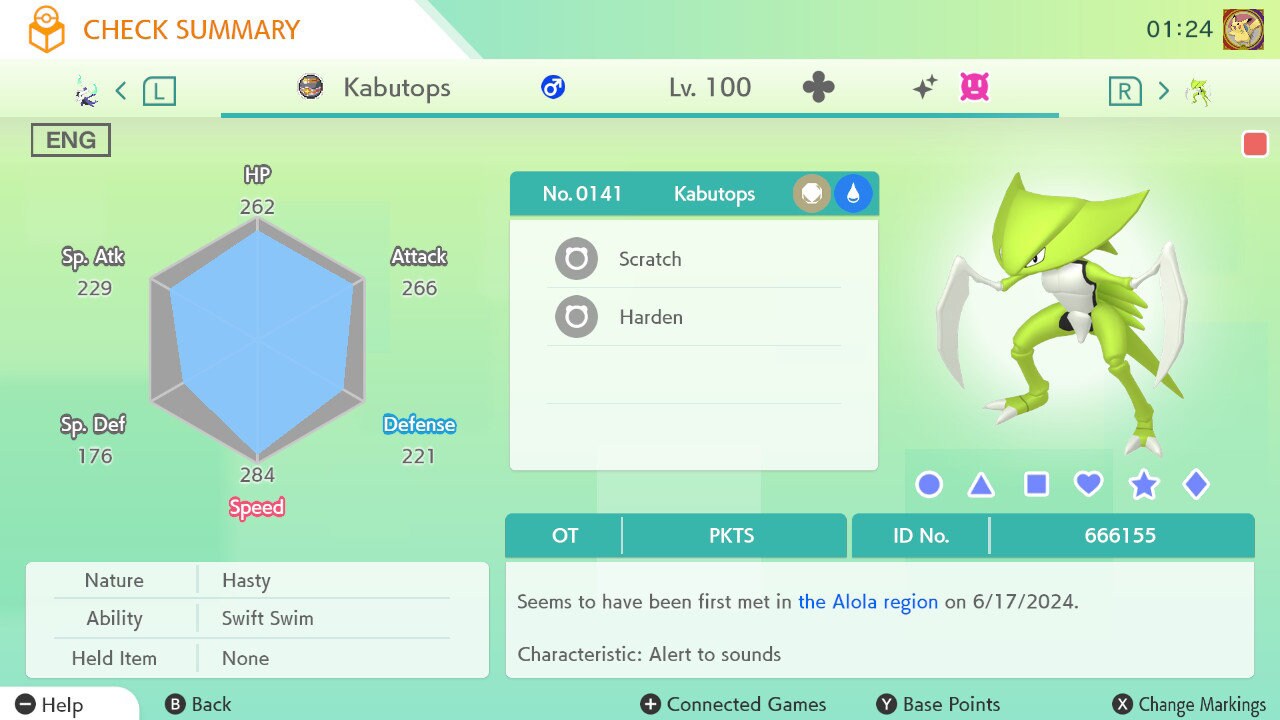
Task: Toggle the heart marking
Action: click(1088, 485)
